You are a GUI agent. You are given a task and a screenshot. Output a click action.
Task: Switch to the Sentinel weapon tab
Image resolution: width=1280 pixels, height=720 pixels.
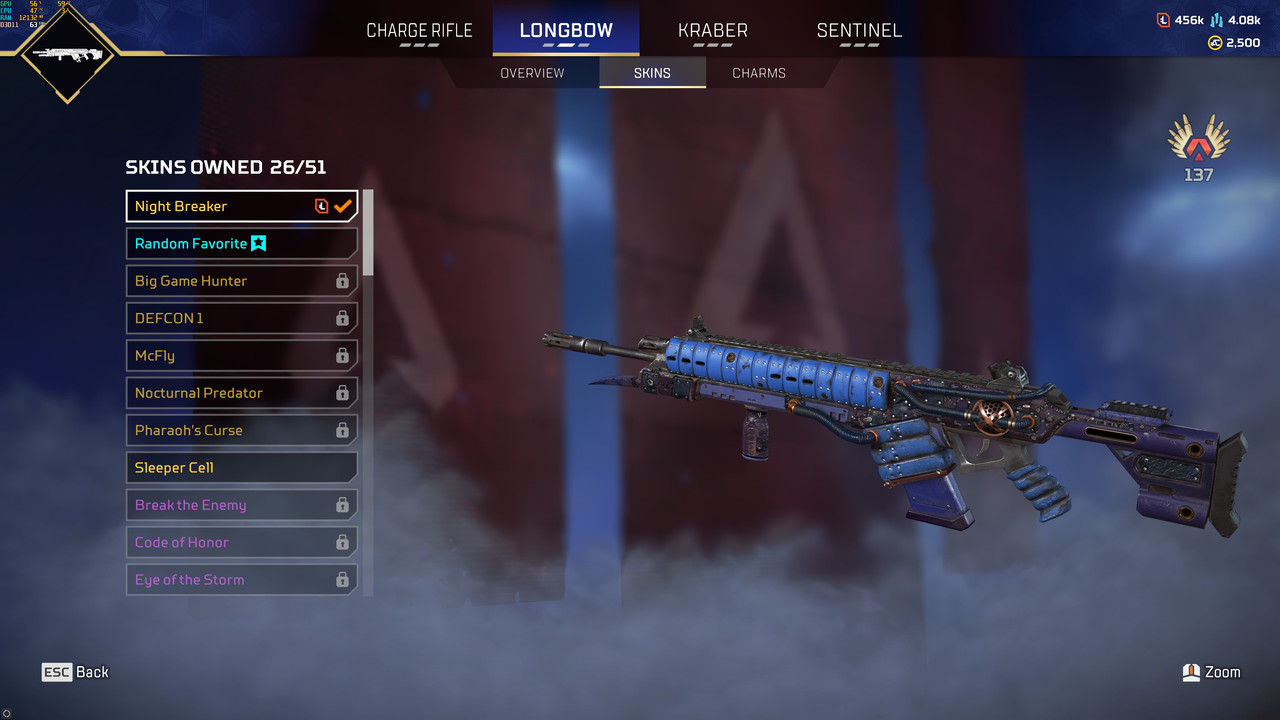pos(859,30)
